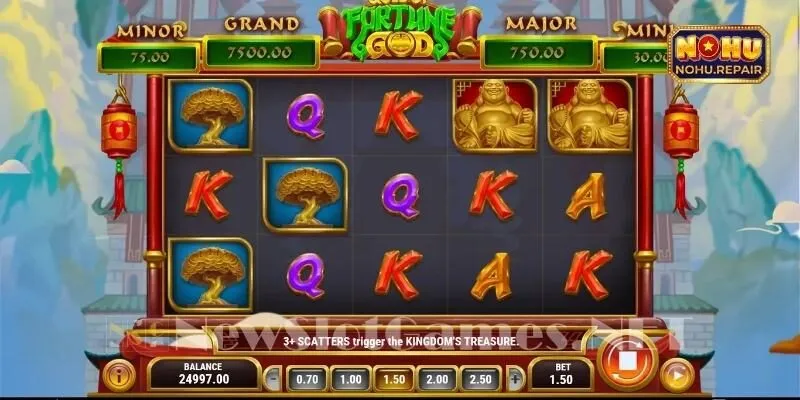Select the highlighted 1.50 bet chip
This screenshot has width=800, height=400.
coord(393,379)
